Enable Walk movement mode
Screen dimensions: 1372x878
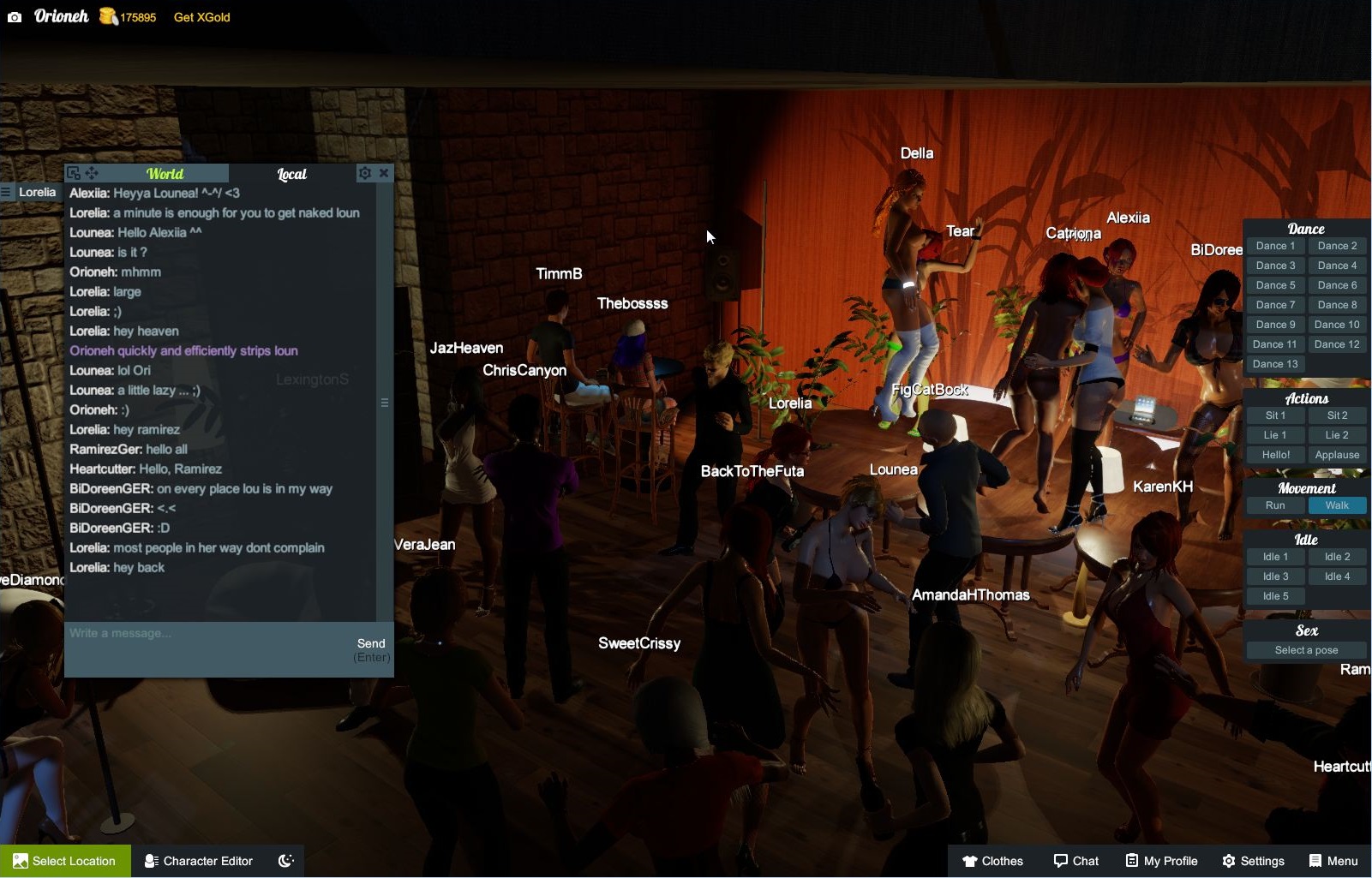tap(1337, 505)
